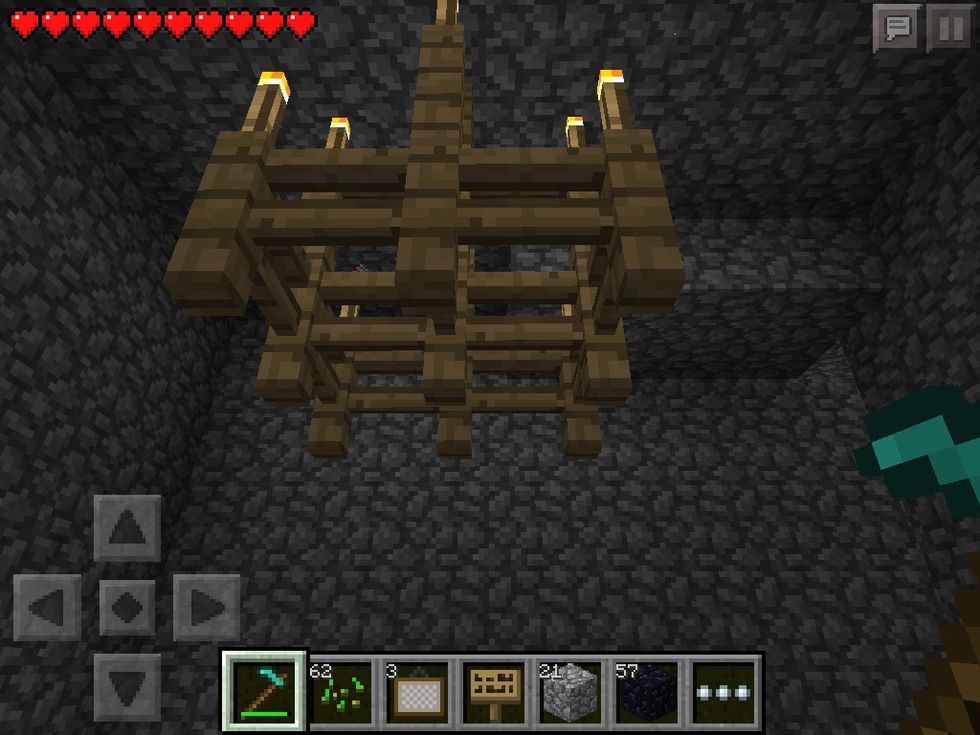
Task: Tap the jump button in D-pad center
Action: click(127, 607)
